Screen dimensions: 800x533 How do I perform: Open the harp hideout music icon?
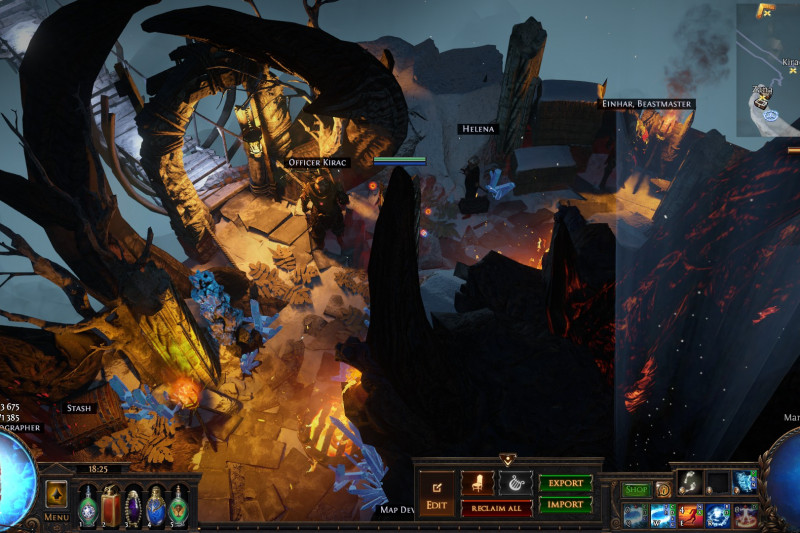pos(515,482)
